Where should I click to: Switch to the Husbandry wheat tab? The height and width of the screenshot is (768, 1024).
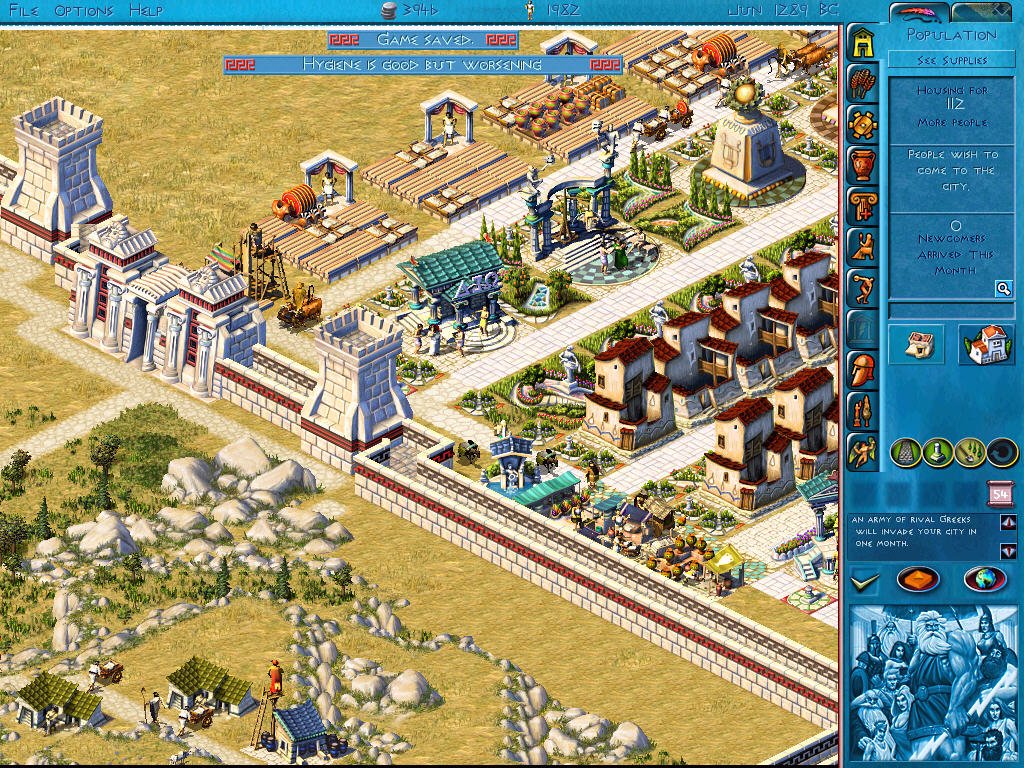[862, 83]
